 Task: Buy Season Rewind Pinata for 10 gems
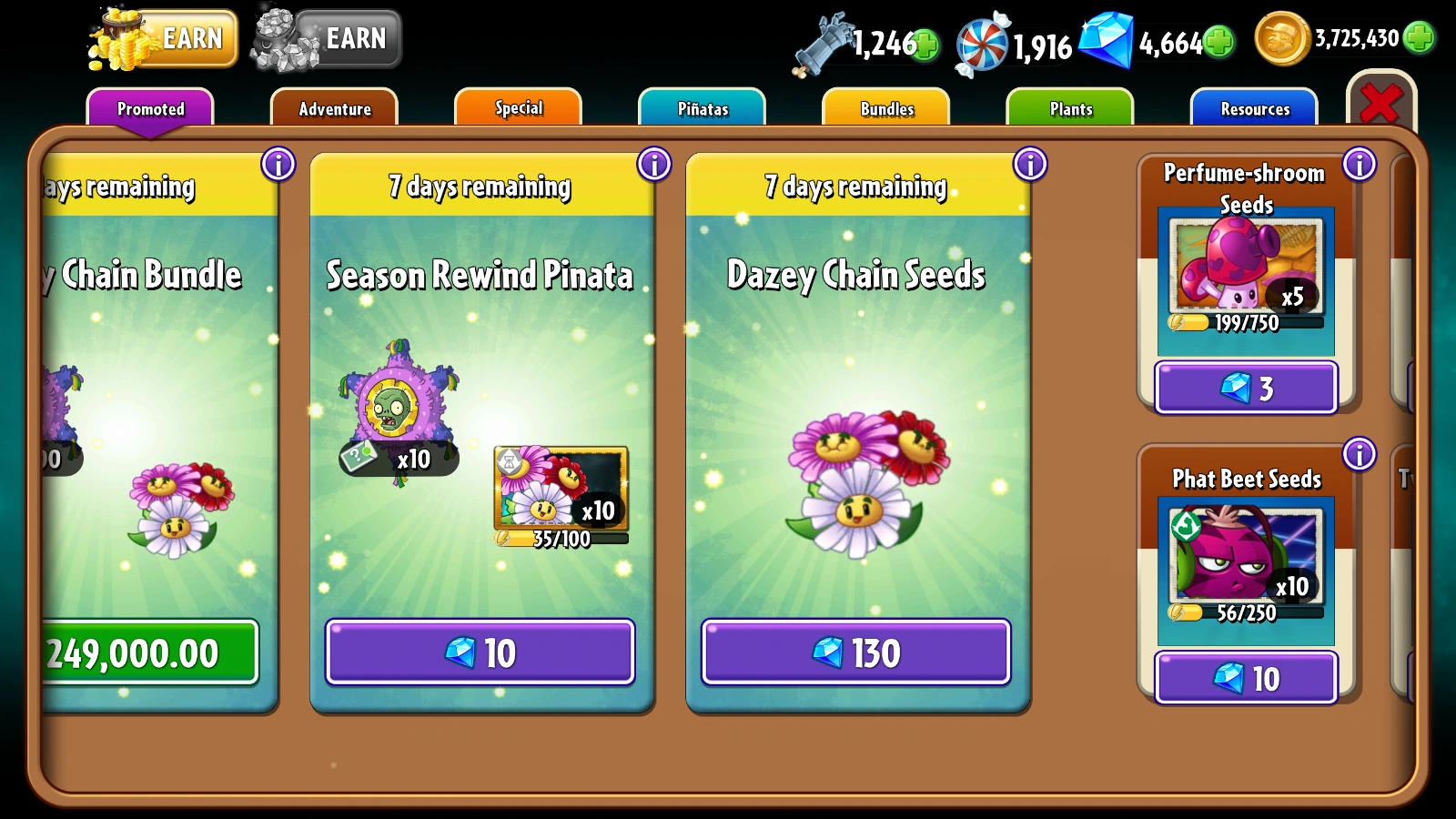pyautogui.click(x=480, y=652)
